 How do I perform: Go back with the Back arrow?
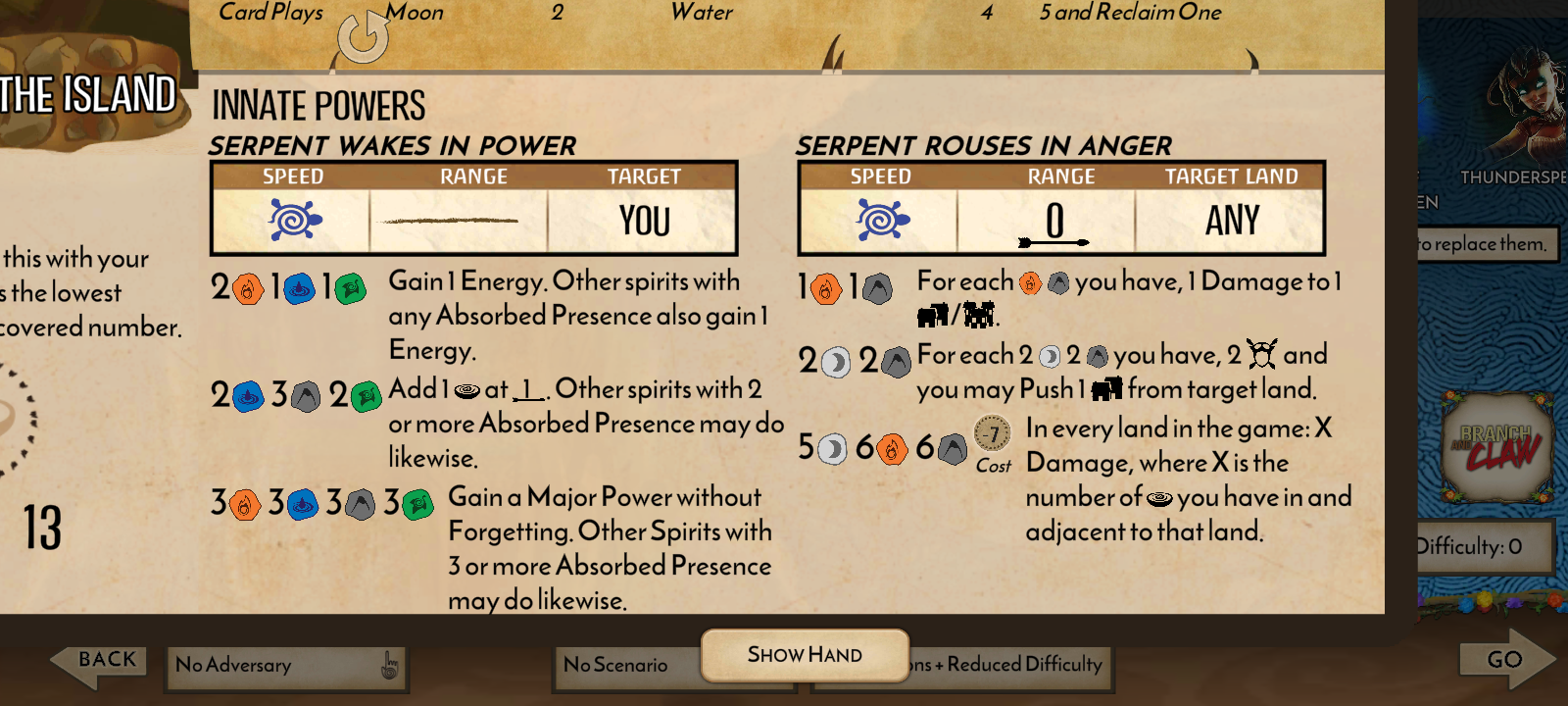98,662
